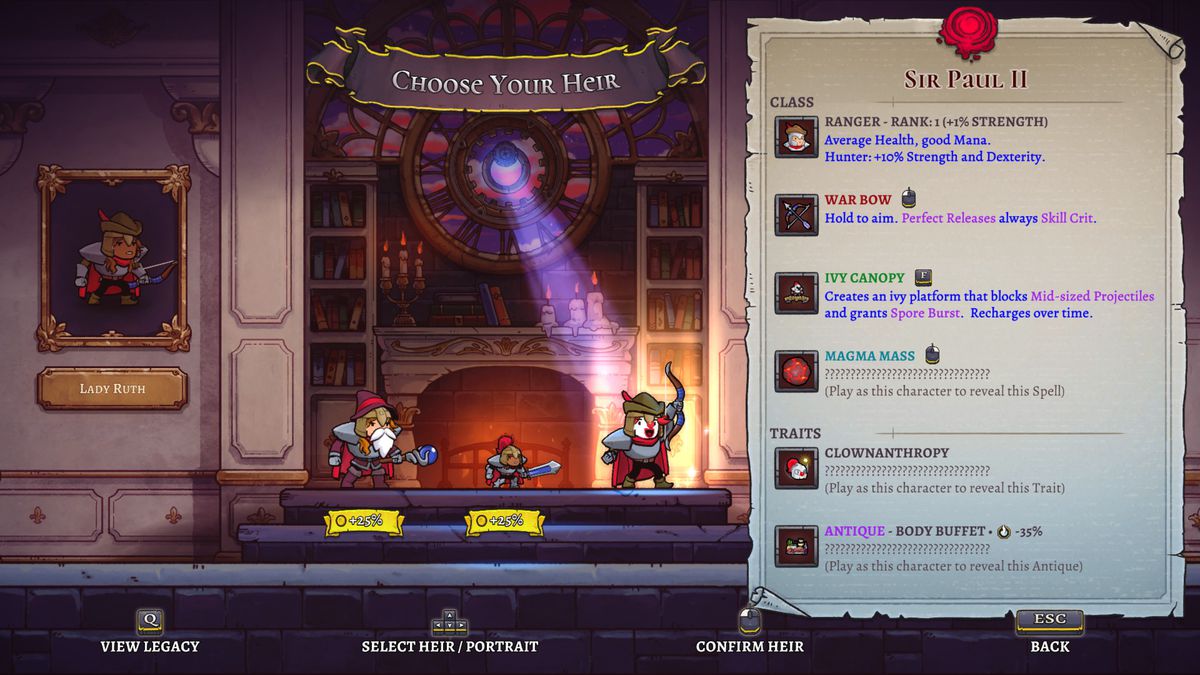Go back from heir selection

point(1050,632)
